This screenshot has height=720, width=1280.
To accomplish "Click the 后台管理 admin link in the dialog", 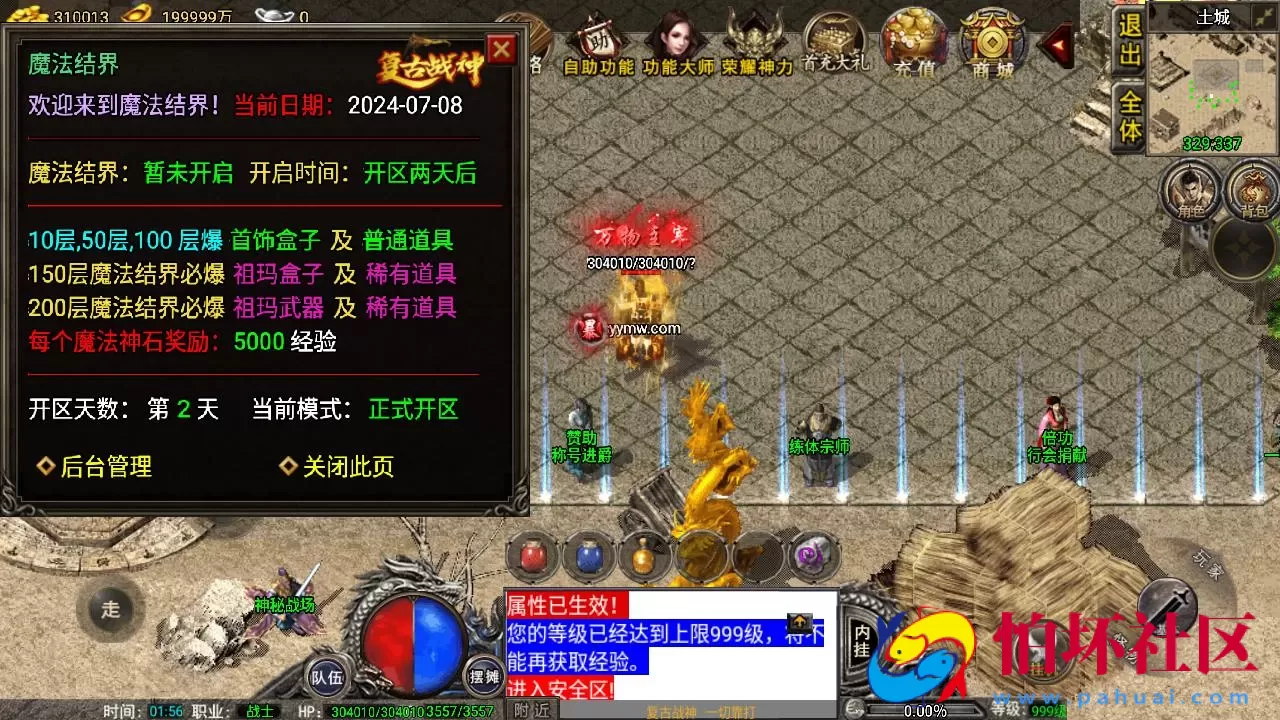I will (104, 467).
